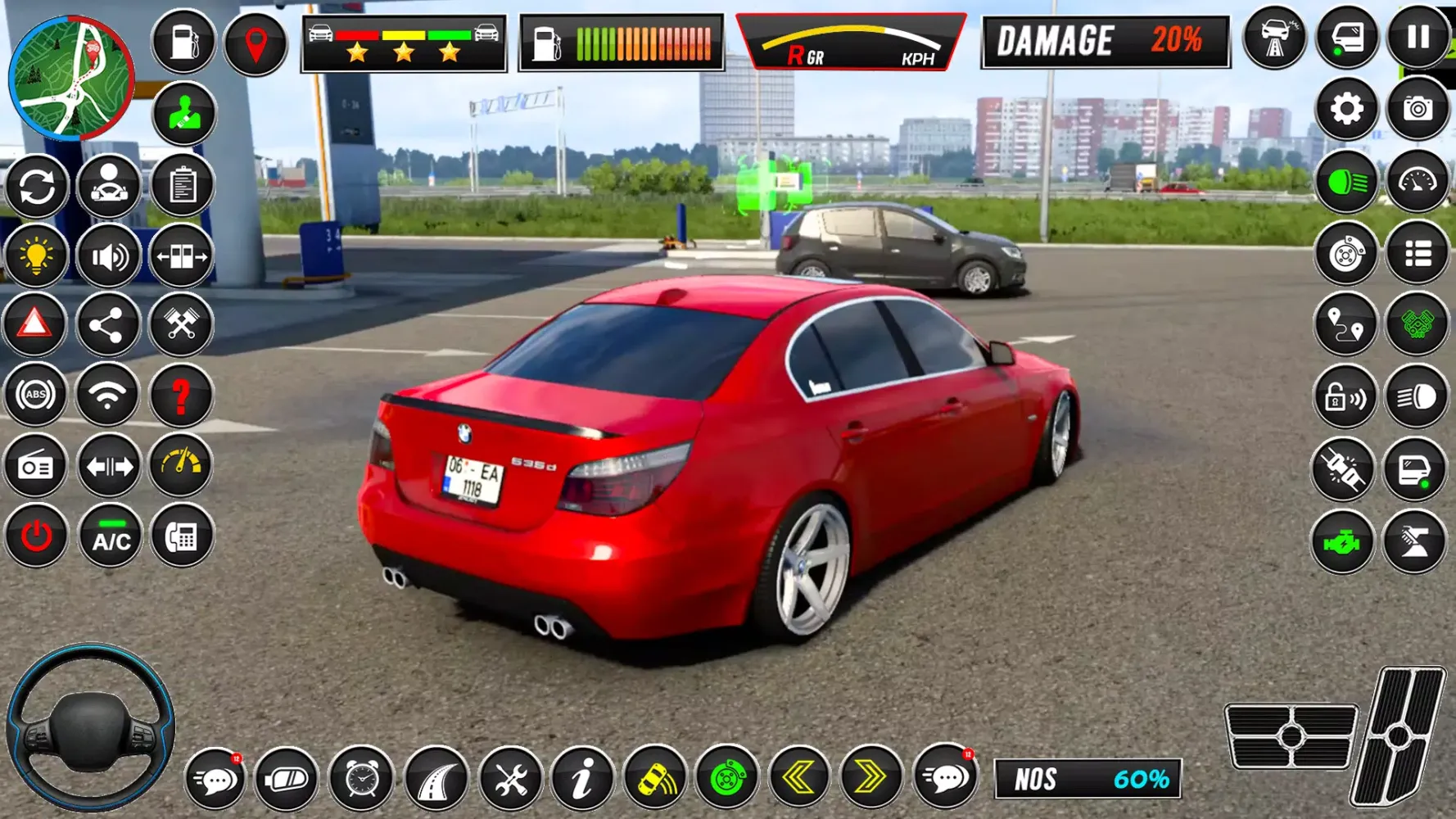Image resolution: width=1456 pixels, height=819 pixels.
Task: Turn on the hazard triangle button
Action: click(35, 324)
